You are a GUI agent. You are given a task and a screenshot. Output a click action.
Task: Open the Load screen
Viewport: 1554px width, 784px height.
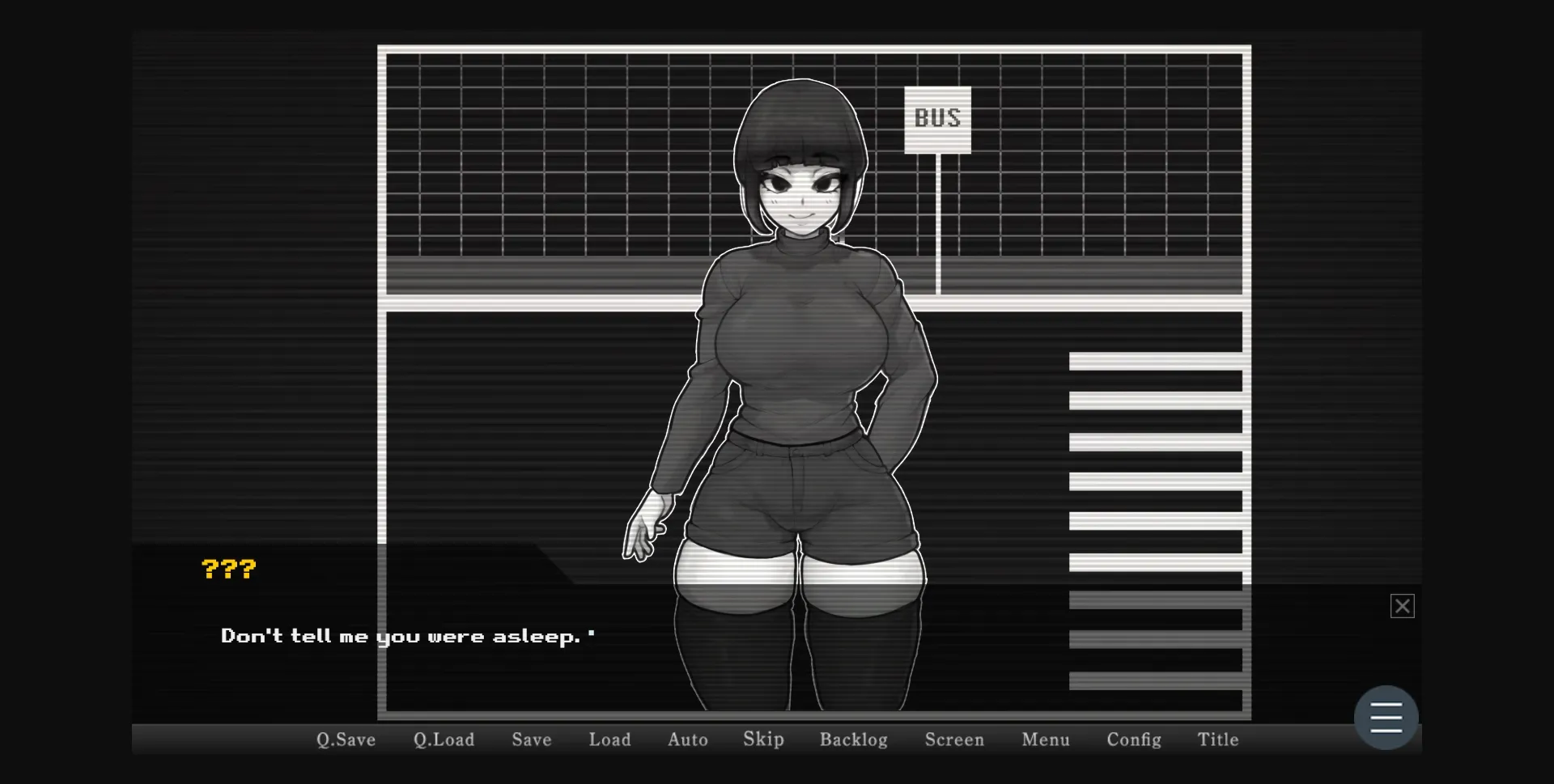(x=609, y=739)
